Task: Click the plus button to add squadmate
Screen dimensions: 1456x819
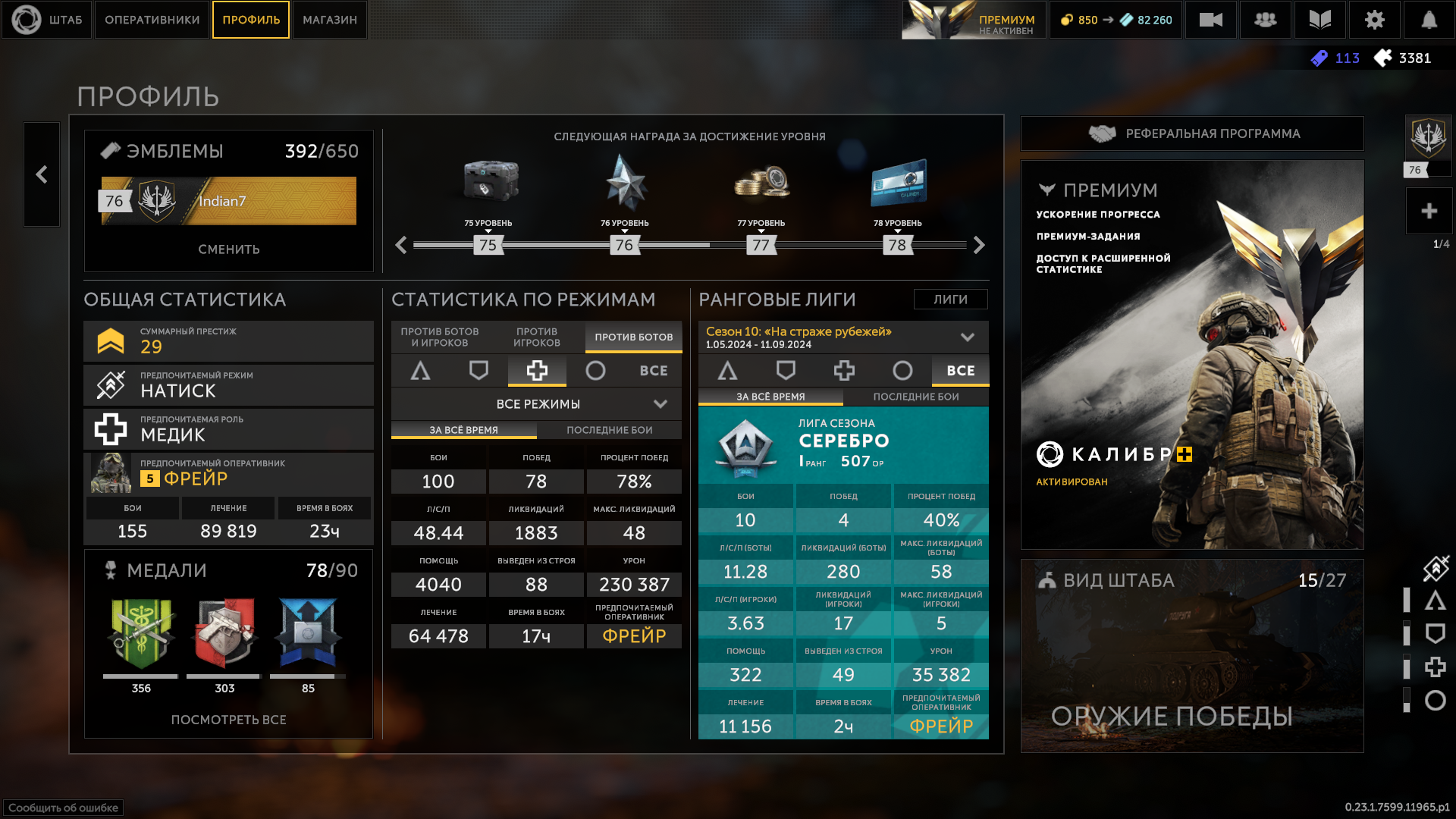Action: 1429,211
